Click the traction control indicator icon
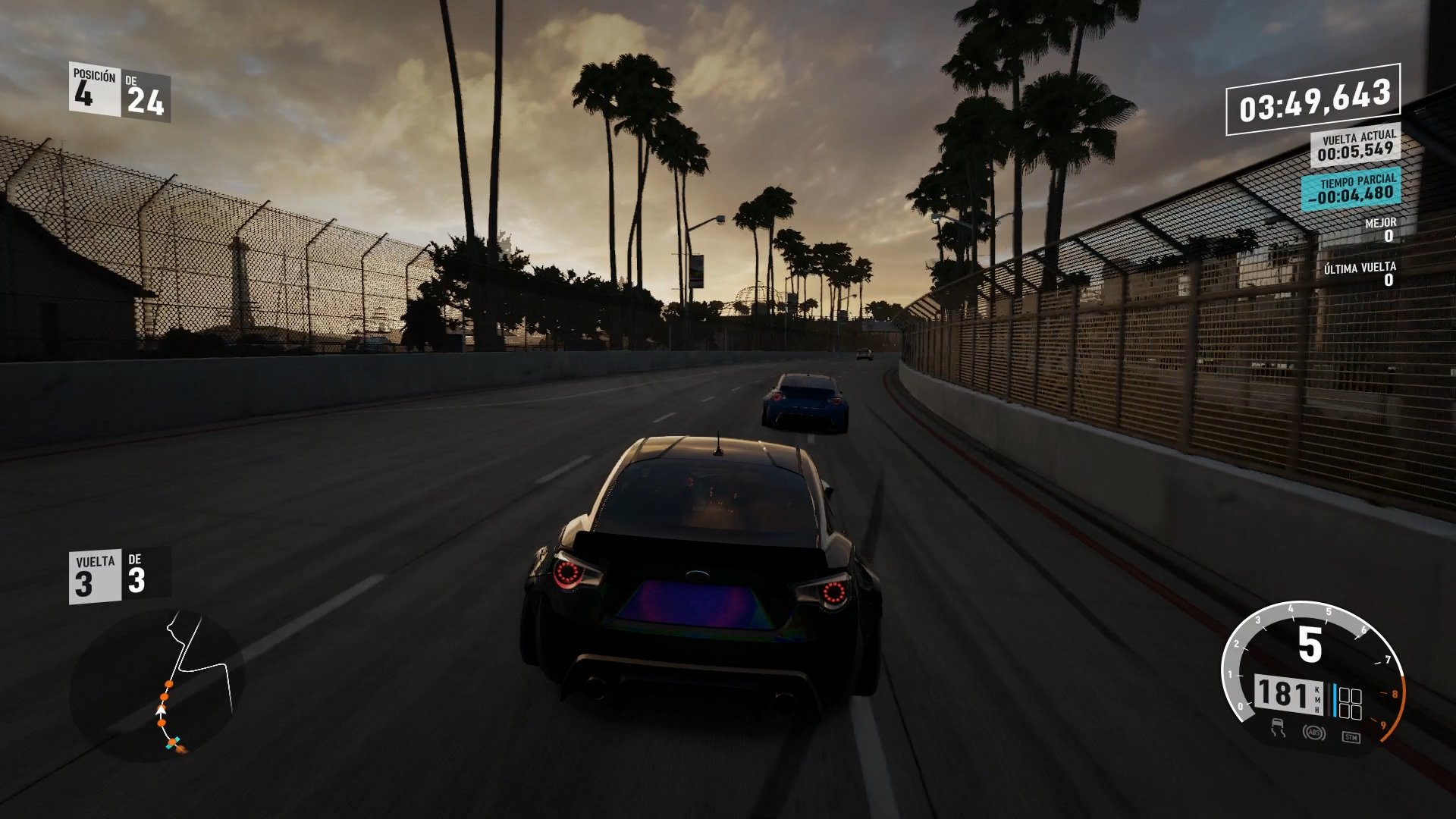Image resolution: width=1456 pixels, height=819 pixels. [1279, 730]
